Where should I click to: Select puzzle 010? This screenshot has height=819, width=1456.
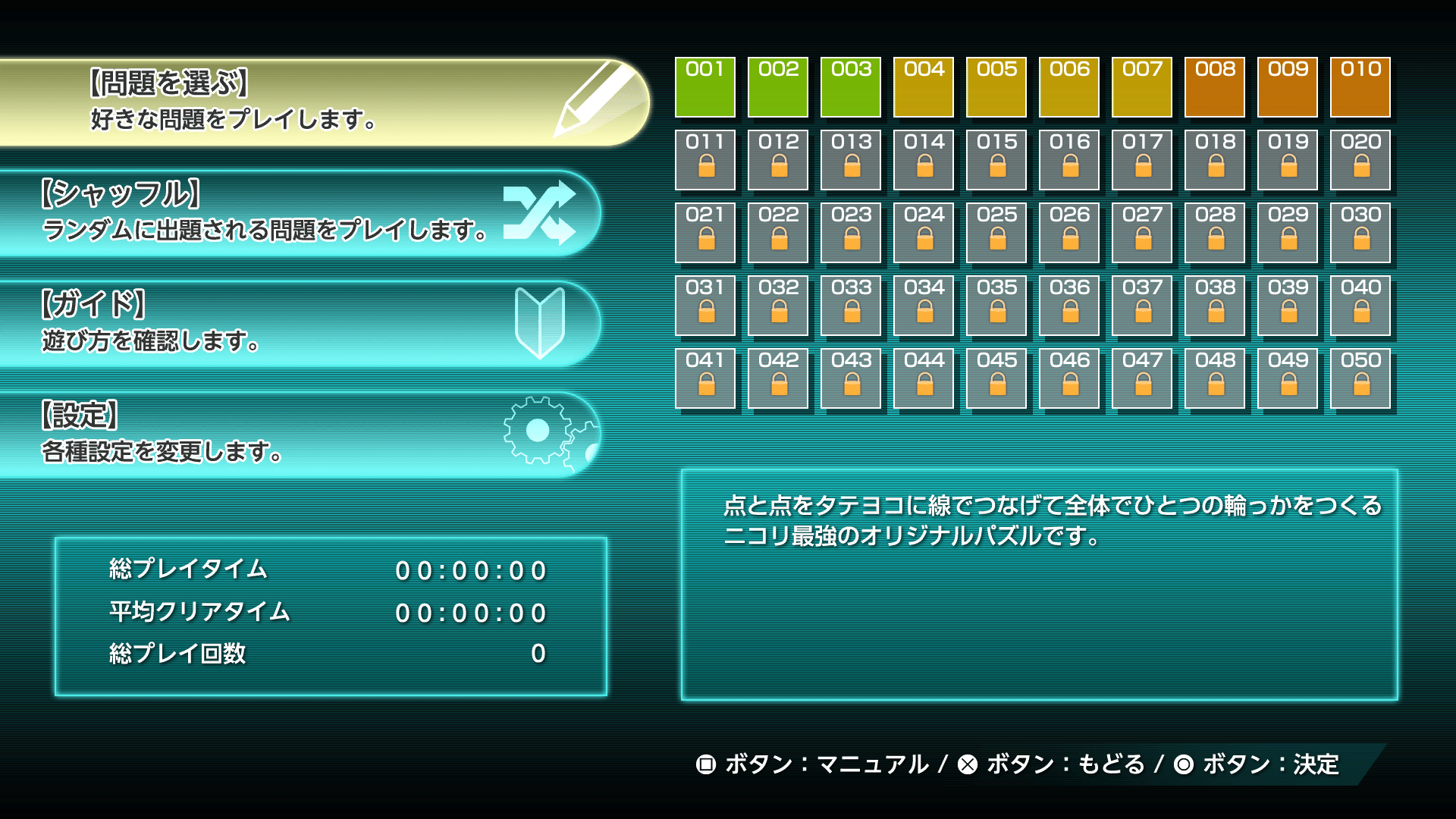(x=1360, y=88)
